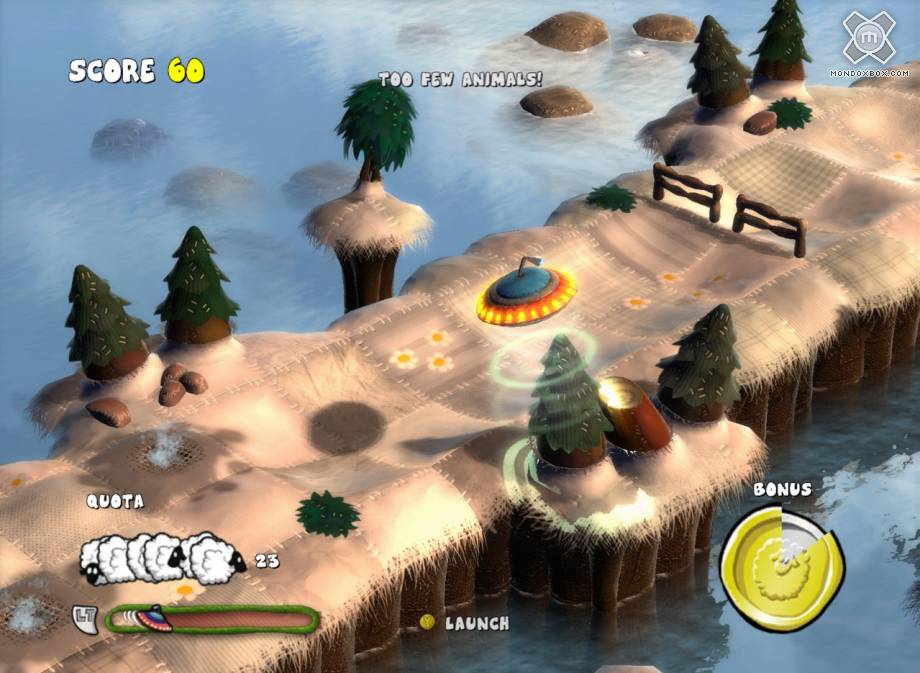920x673 pixels.
Task: Open the Mondoxbox watermark logo
Action: (868, 40)
